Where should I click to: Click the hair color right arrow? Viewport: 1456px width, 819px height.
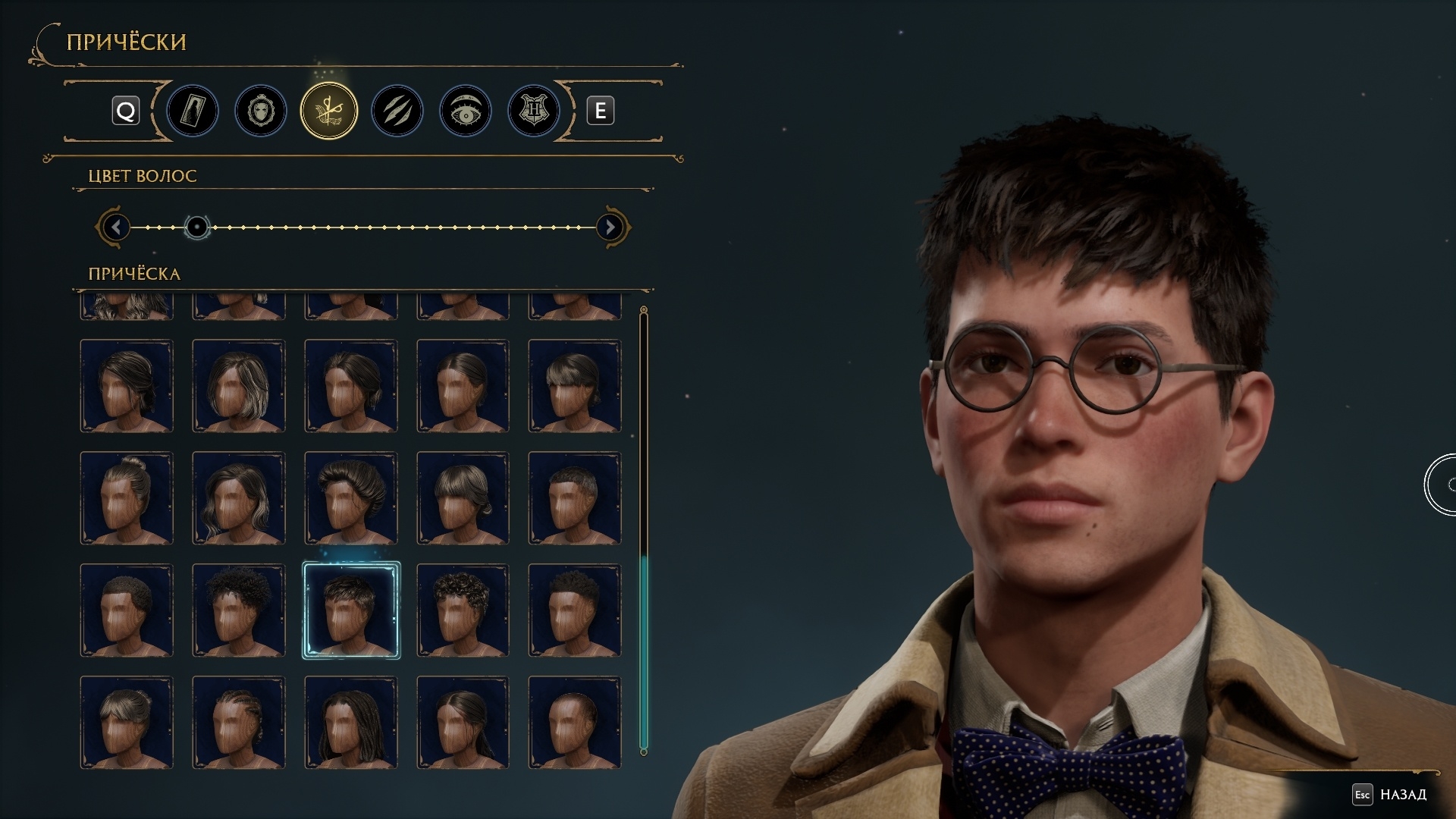point(610,227)
